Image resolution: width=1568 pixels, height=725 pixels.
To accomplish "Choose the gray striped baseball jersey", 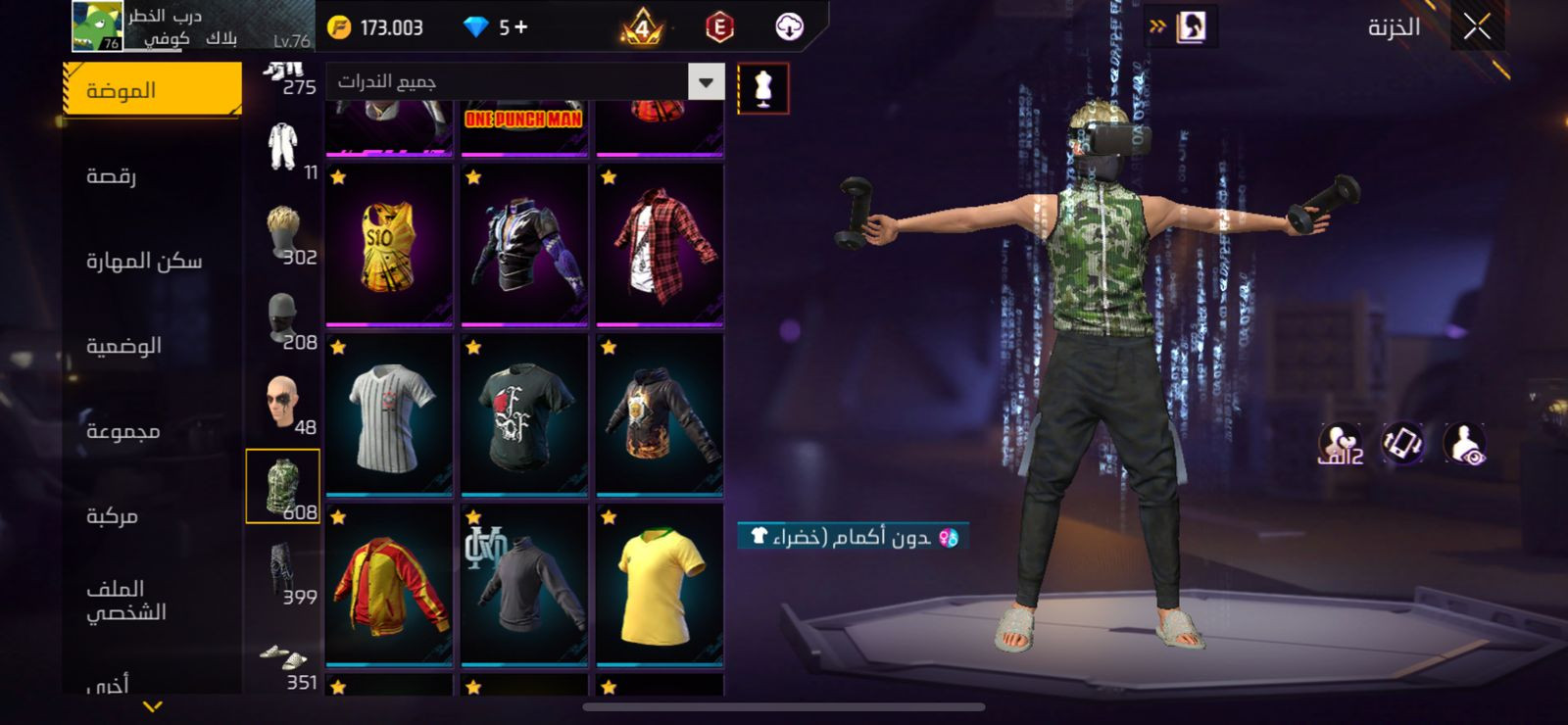I will pyautogui.click(x=389, y=415).
